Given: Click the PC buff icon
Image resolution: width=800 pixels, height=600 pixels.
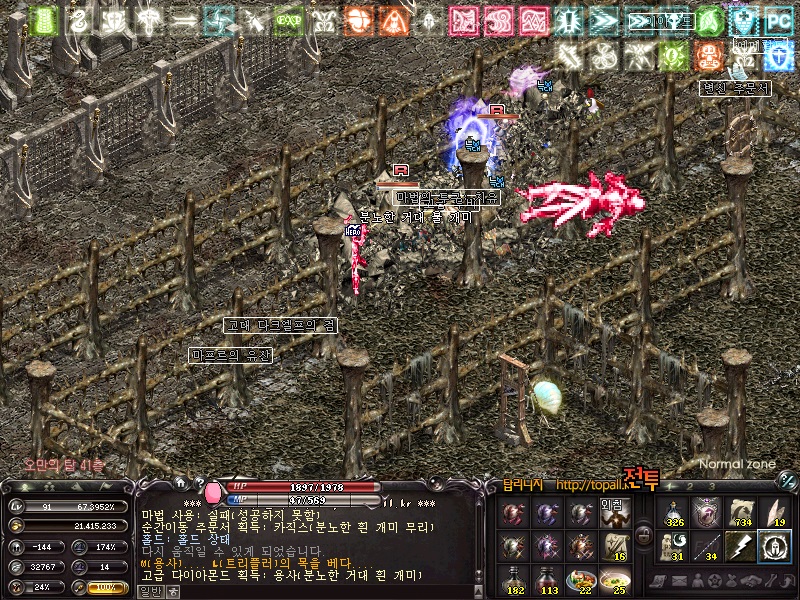Looking at the screenshot, I should (x=777, y=20).
